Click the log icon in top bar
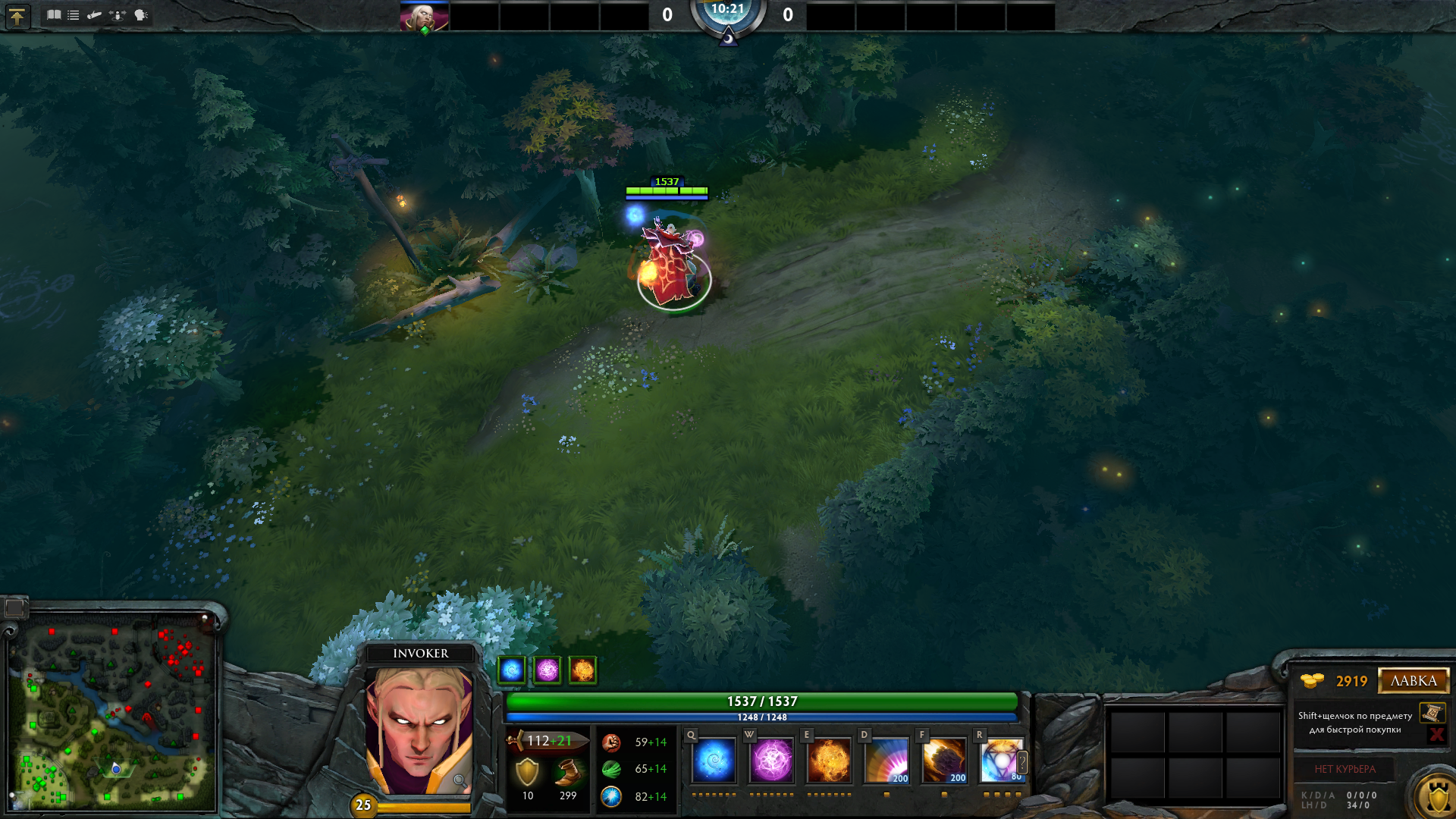 pyautogui.click(x=95, y=14)
